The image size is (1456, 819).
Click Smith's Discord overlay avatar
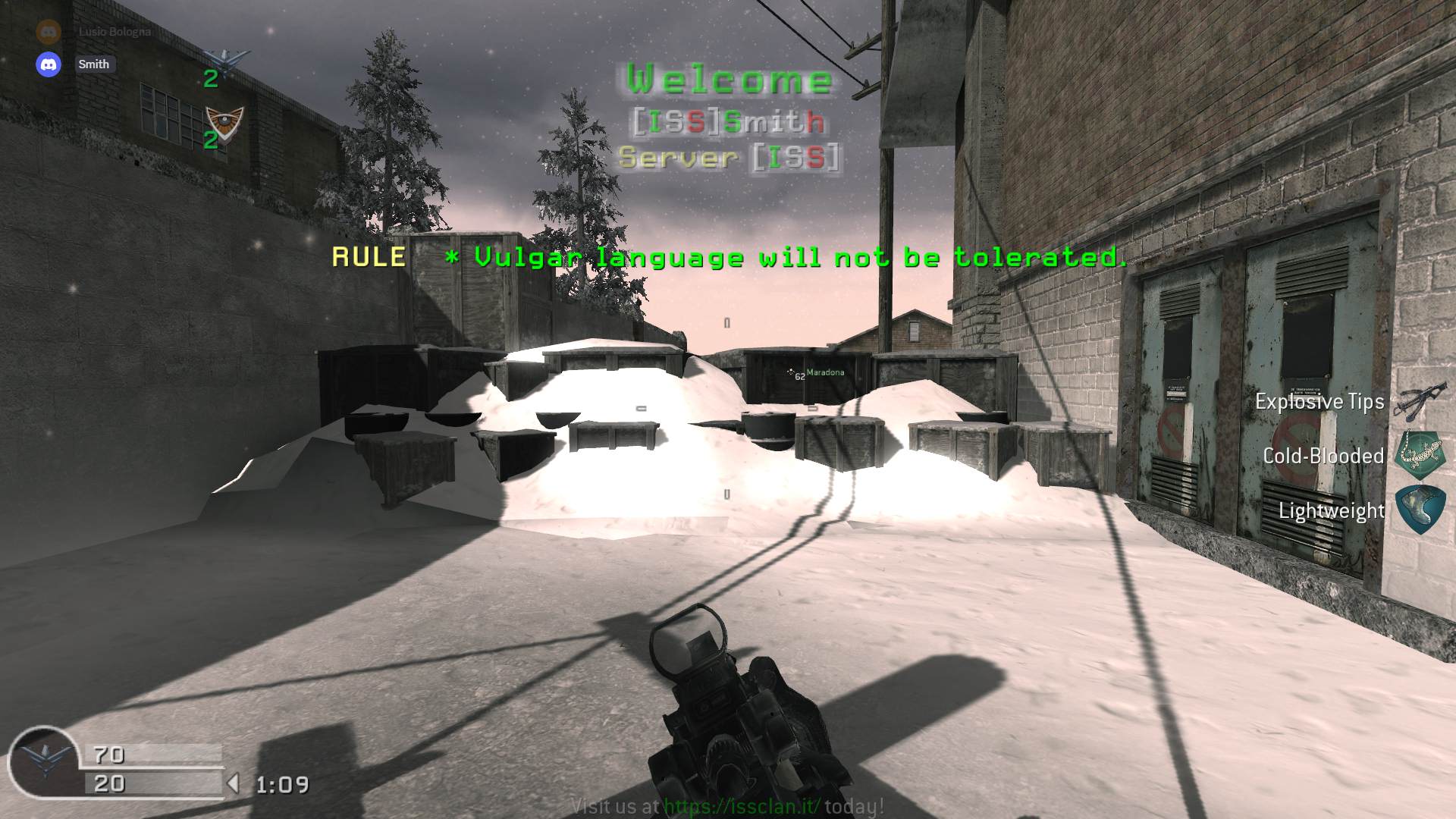49,64
